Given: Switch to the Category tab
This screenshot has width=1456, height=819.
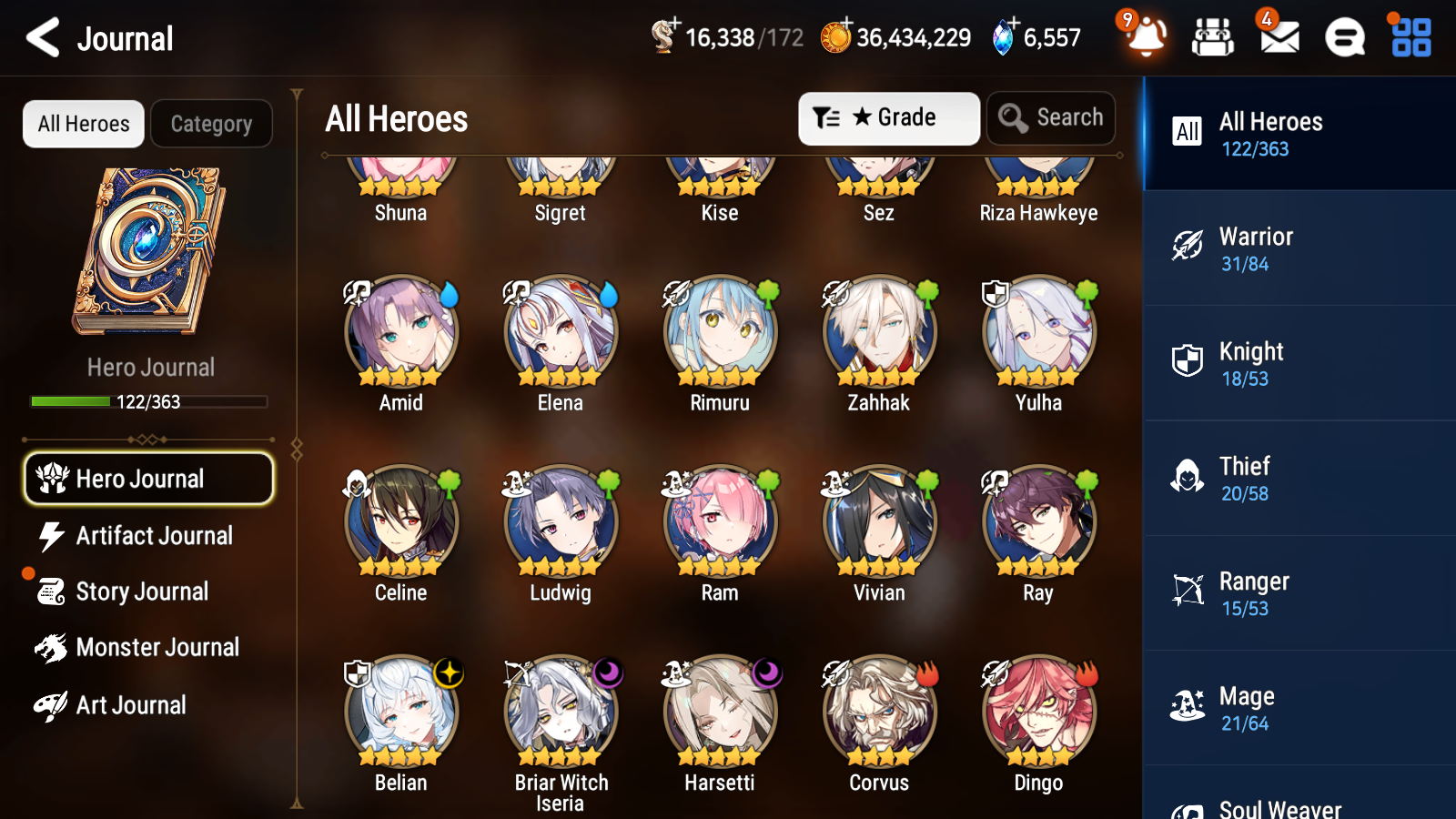Looking at the screenshot, I should tap(212, 124).
